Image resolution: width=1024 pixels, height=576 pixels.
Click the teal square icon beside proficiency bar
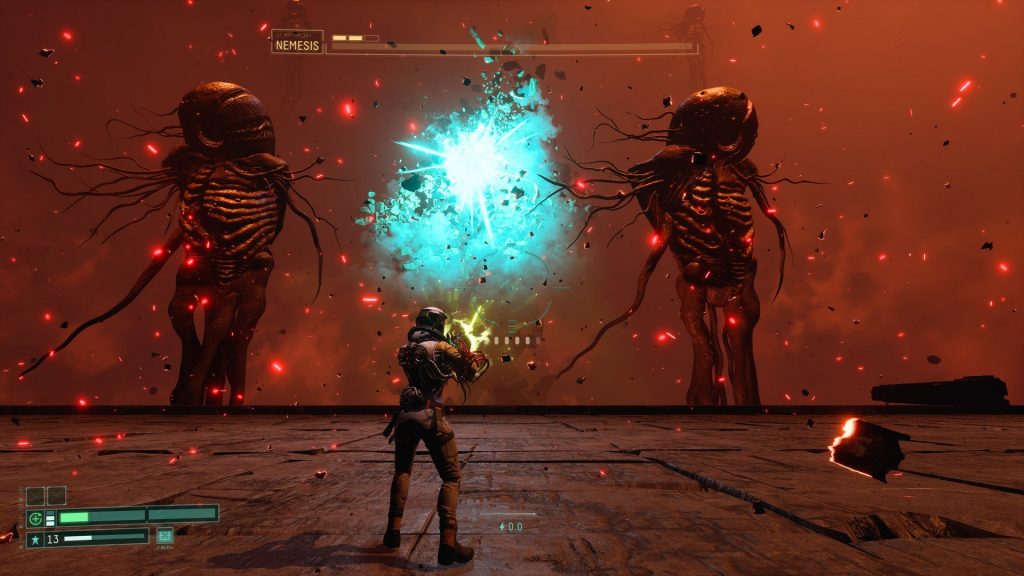pos(165,536)
